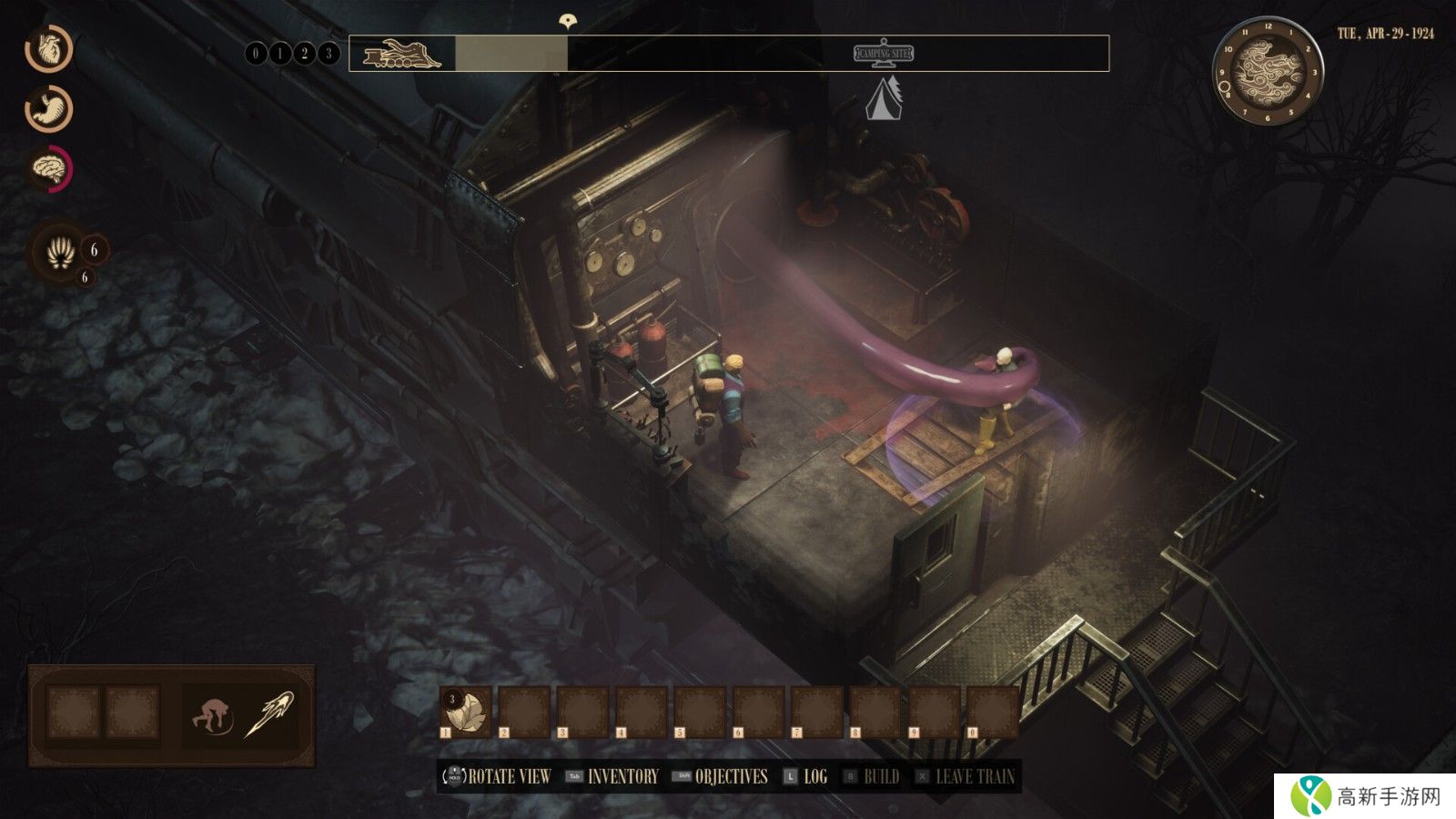Click the locomotive icon on the route bar
Viewport: 1456px width, 819px height.
click(401, 55)
